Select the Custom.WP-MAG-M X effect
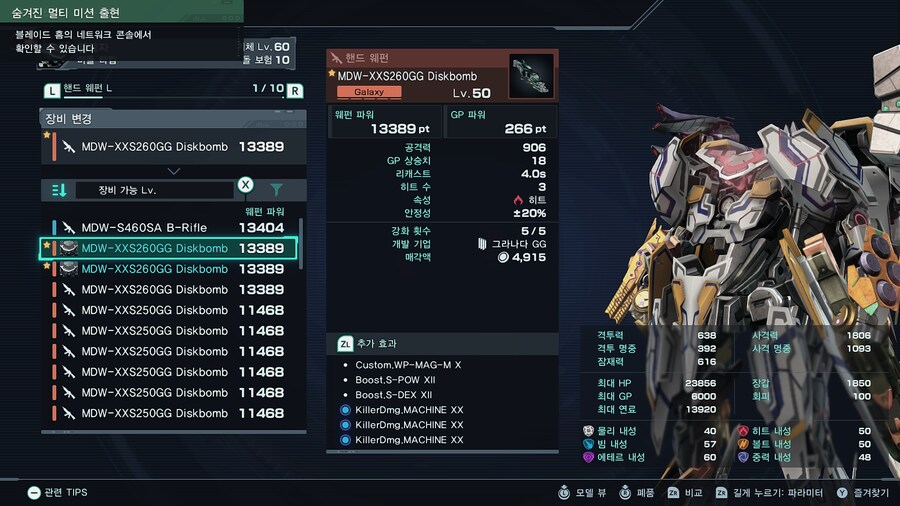Viewport: 900px width, 506px height. coord(408,365)
